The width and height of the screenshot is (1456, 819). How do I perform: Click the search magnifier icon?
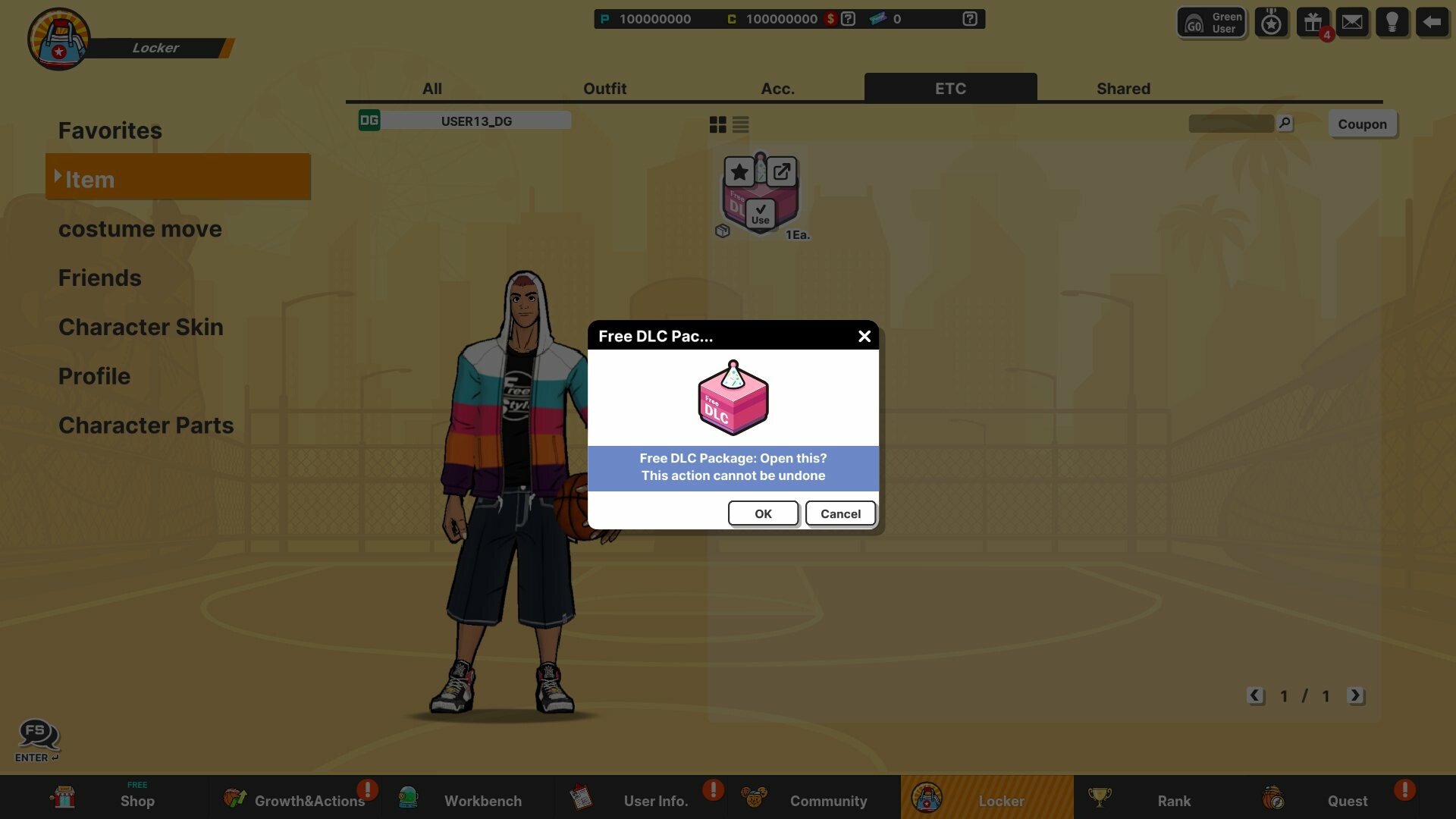coord(1283,122)
